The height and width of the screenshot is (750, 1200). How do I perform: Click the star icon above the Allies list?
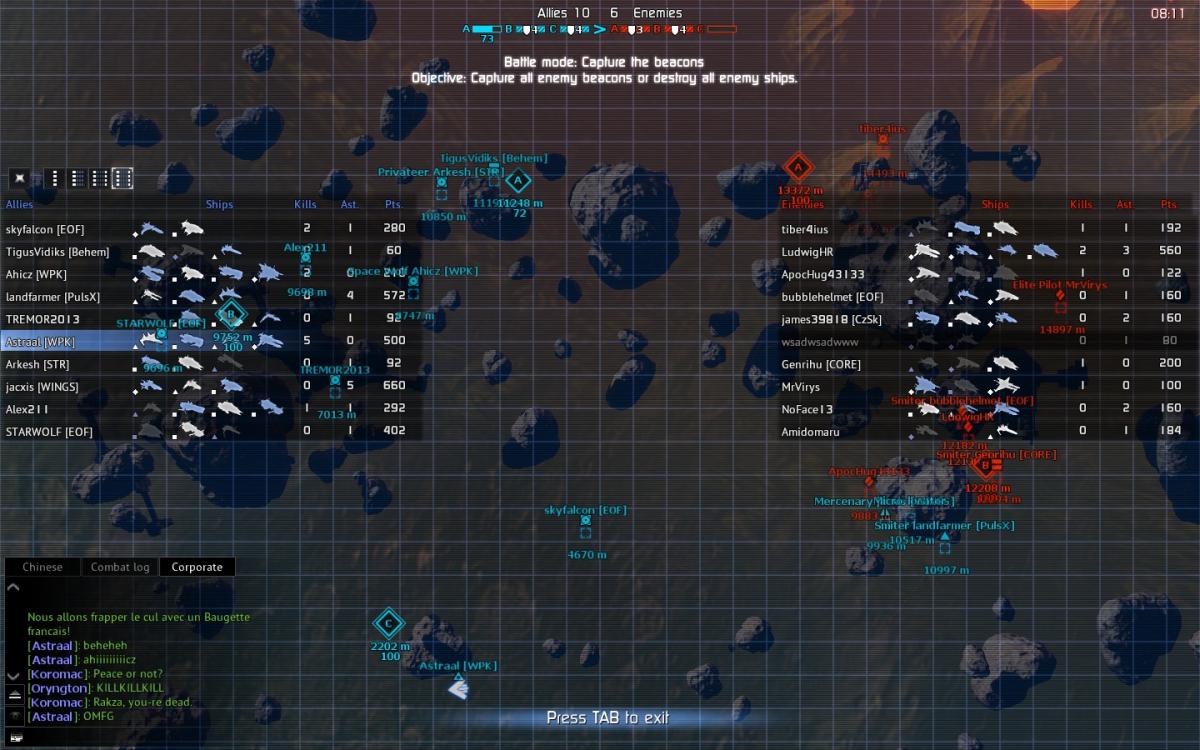(18, 178)
